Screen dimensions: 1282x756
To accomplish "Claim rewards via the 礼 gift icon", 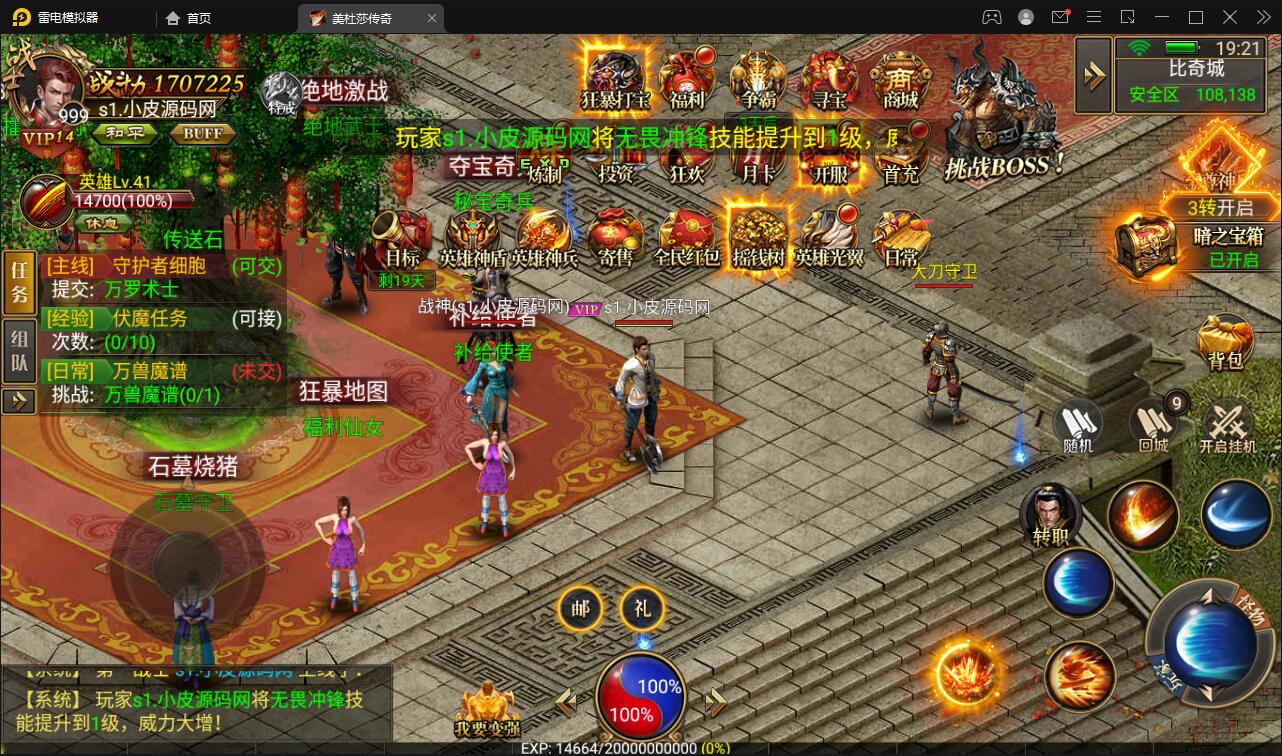I will [642, 608].
